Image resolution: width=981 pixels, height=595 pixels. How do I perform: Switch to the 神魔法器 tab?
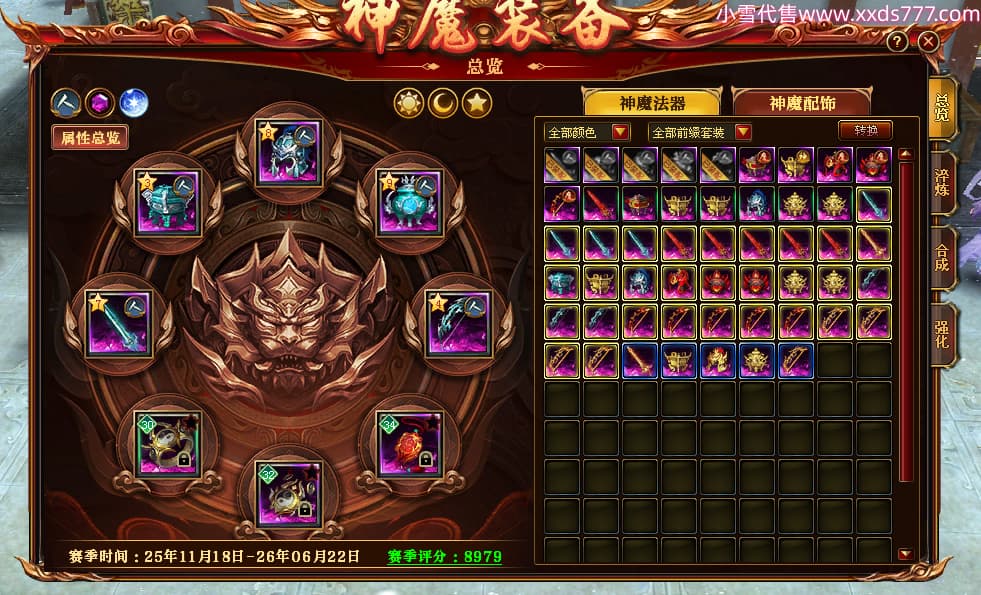pyautogui.click(x=653, y=103)
